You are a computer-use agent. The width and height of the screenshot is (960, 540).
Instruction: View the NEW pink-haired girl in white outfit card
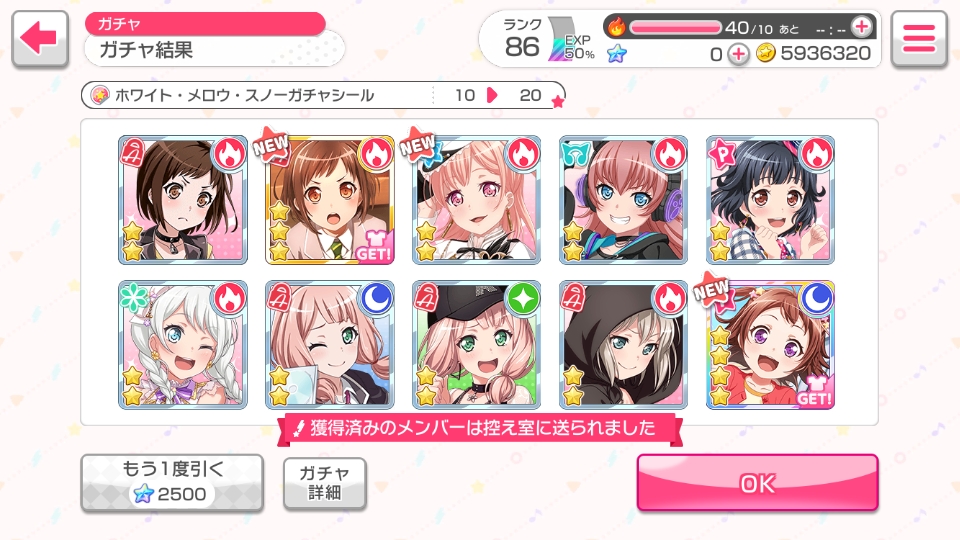click(476, 200)
